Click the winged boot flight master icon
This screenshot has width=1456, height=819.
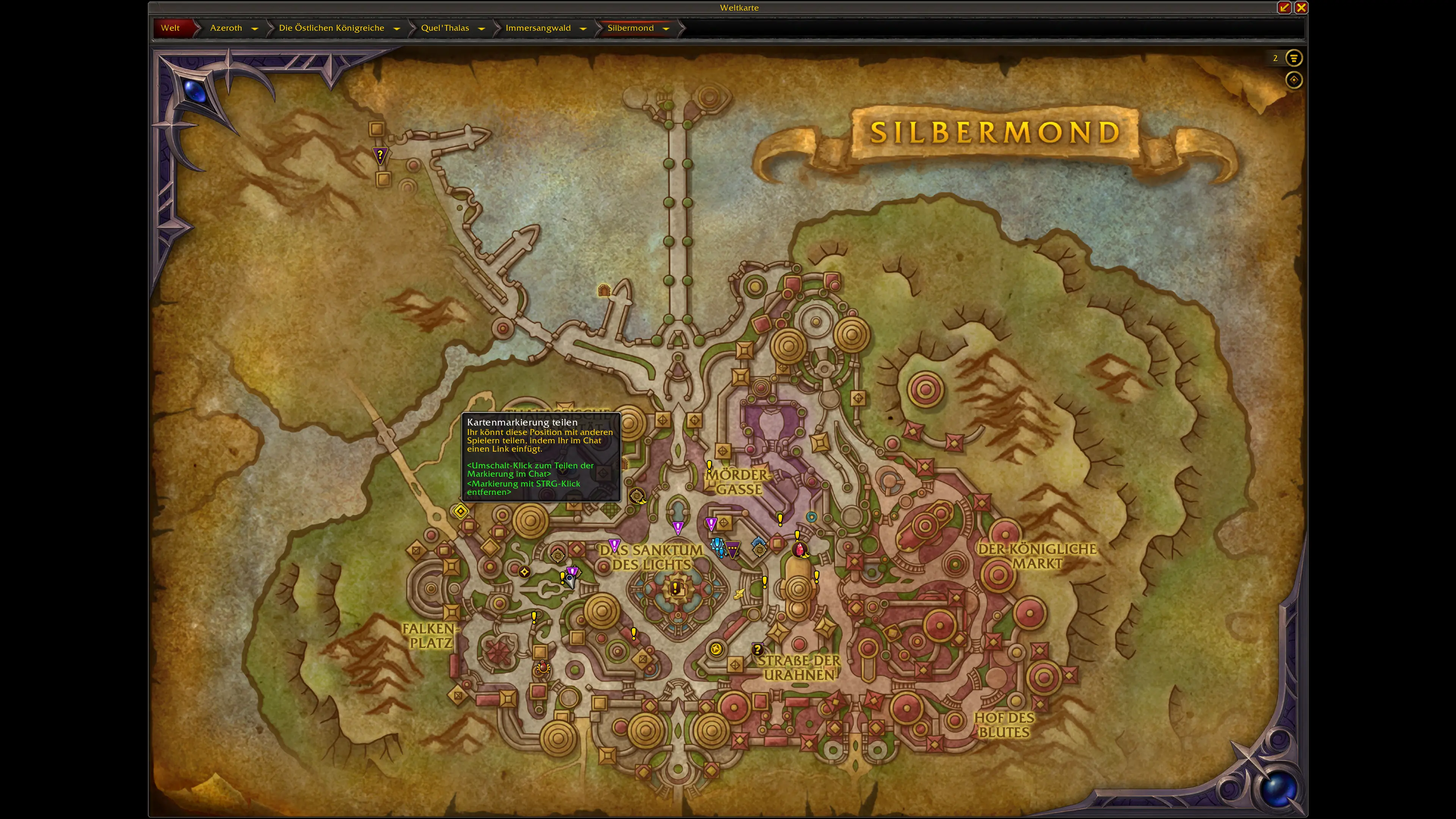(739, 593)
